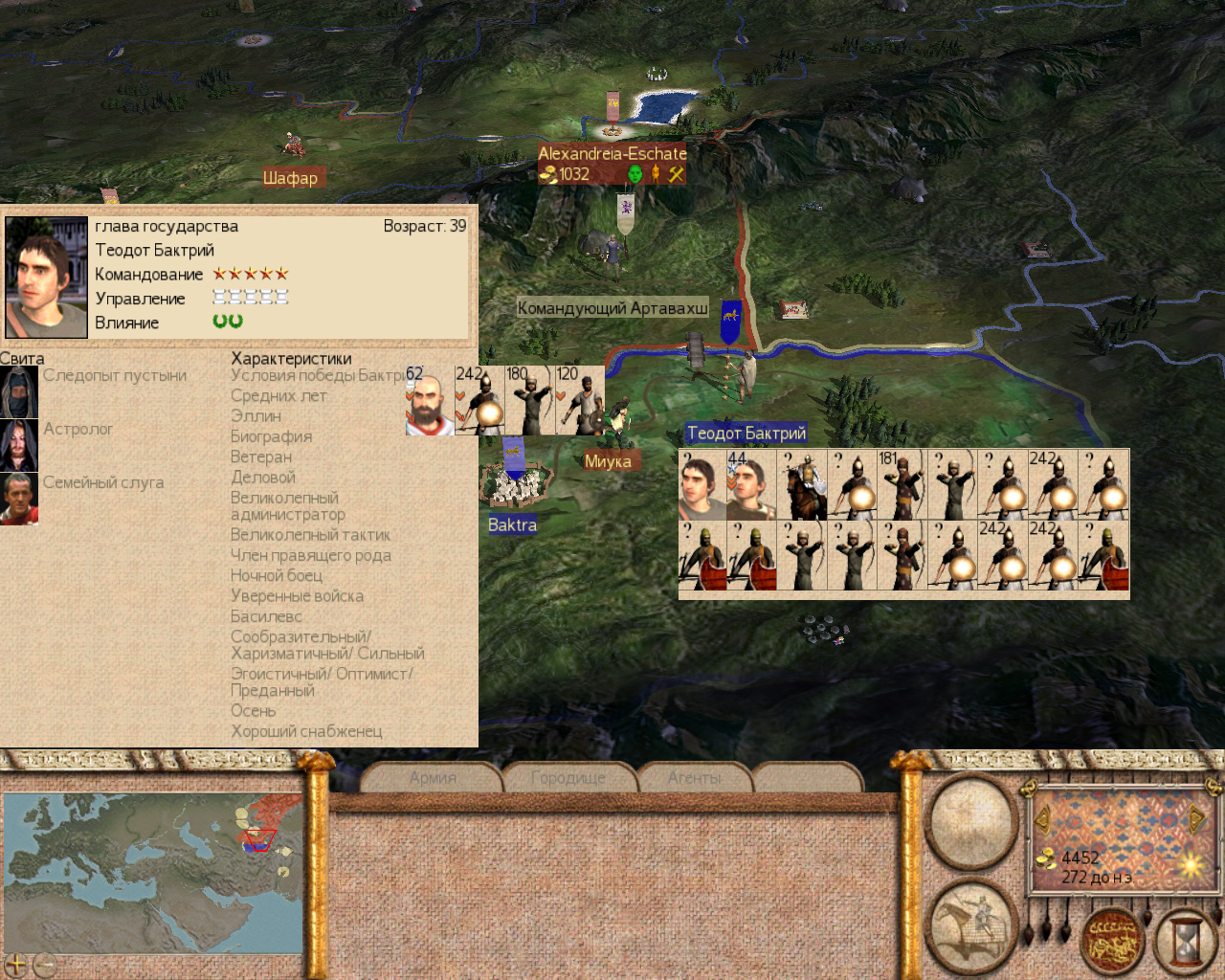The image size is (1225, 980).
Task: Click the Ночной боец trait entry
Action: (277, 575)
